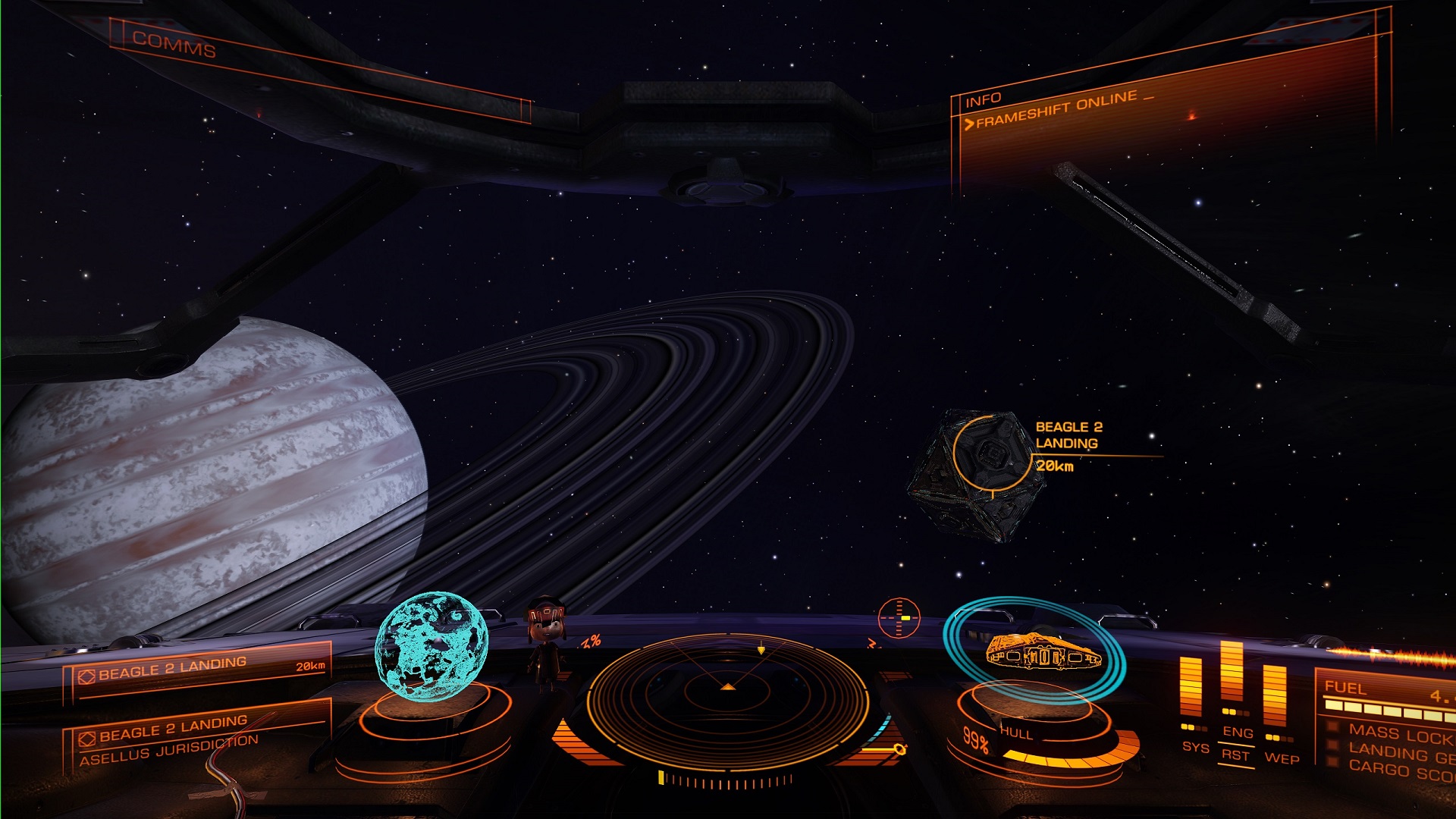Viewport: 1456px width, 819px height.
Task: Select the cyan target hologram globe
Action: tap(431, 645)
